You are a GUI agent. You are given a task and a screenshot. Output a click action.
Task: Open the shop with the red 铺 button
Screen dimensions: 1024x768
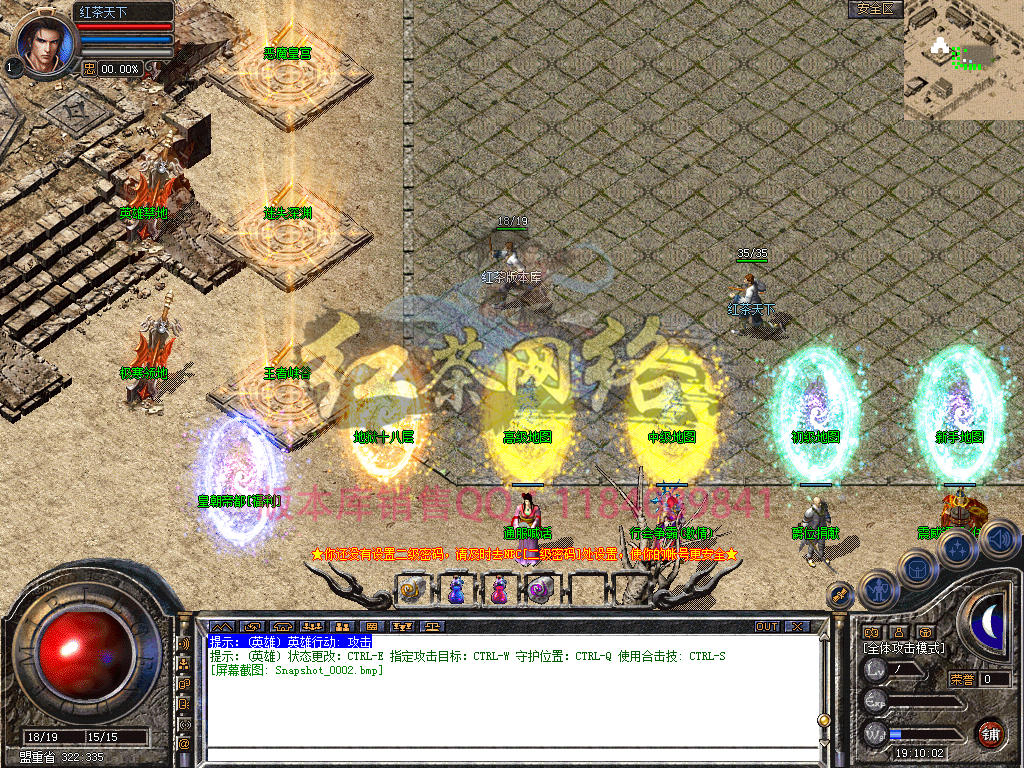pyautogui.click(x=990, y=734)
